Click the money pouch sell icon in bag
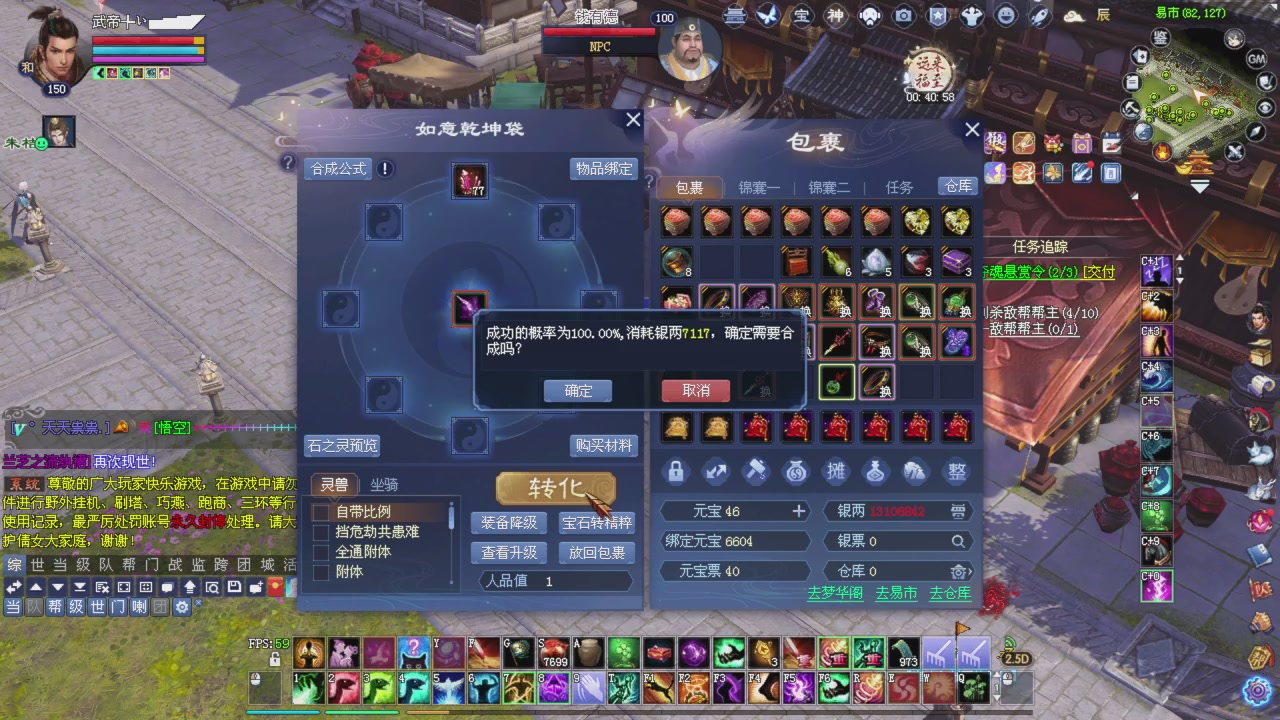This screenshot has height=720, width=1280. click(x=916, y=471)
